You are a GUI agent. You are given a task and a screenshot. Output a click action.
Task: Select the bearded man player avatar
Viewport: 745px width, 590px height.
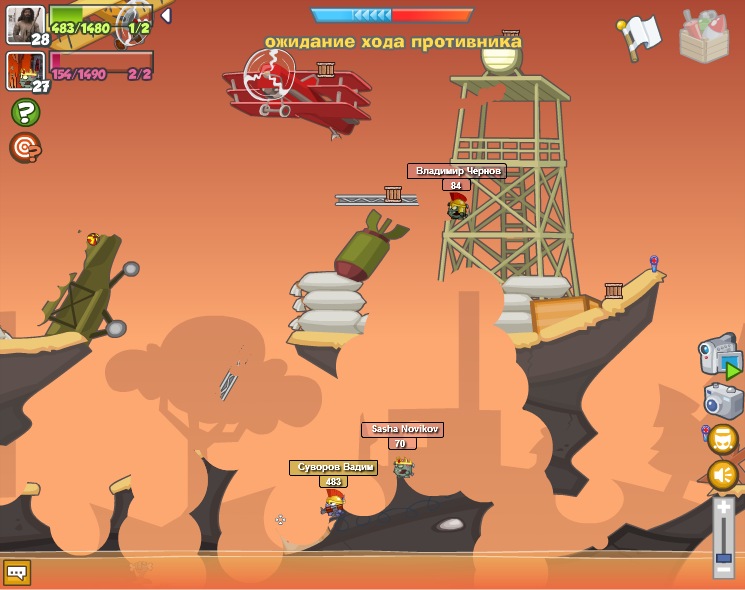tap(25, 24)
